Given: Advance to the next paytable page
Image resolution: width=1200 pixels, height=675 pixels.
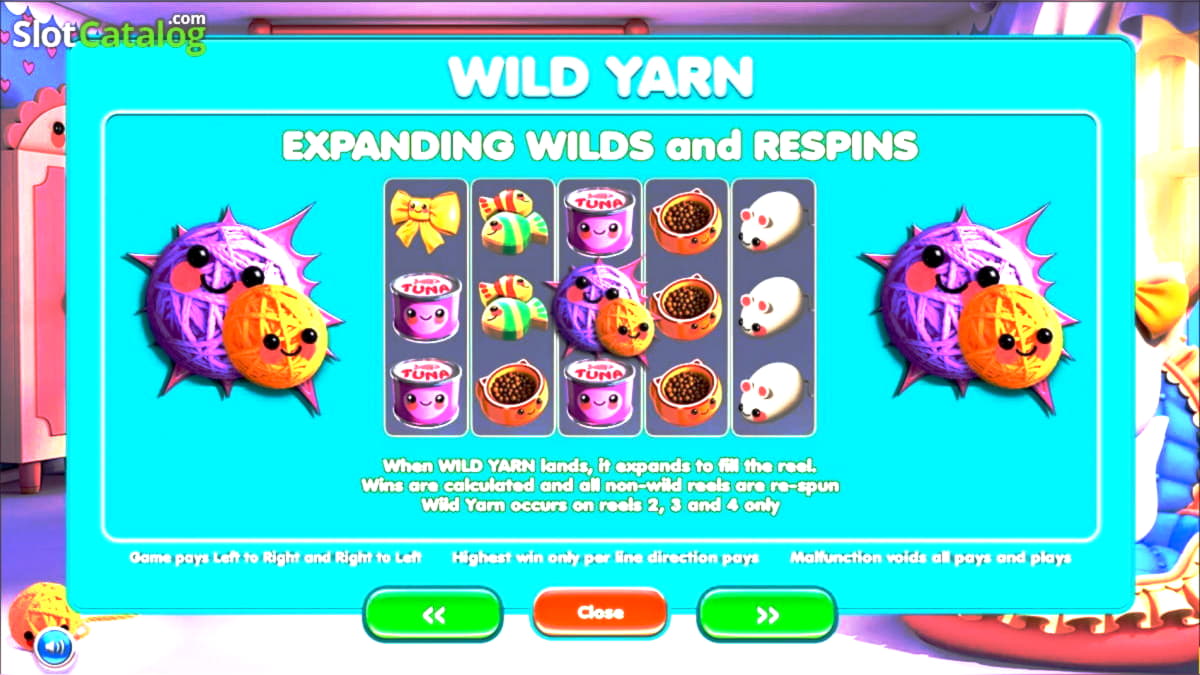Looking at the screenshot, I should (x=767, y=614).
